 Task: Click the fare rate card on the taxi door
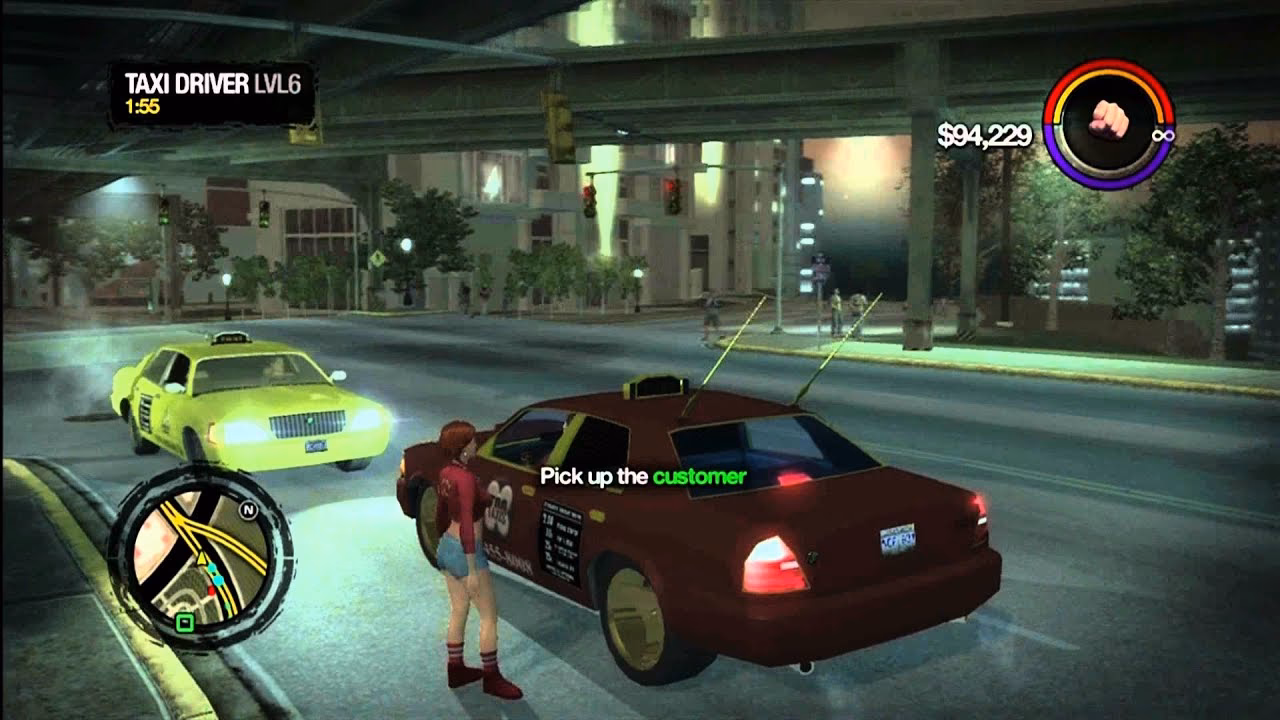pyautogui.click(x=559, y=540)
